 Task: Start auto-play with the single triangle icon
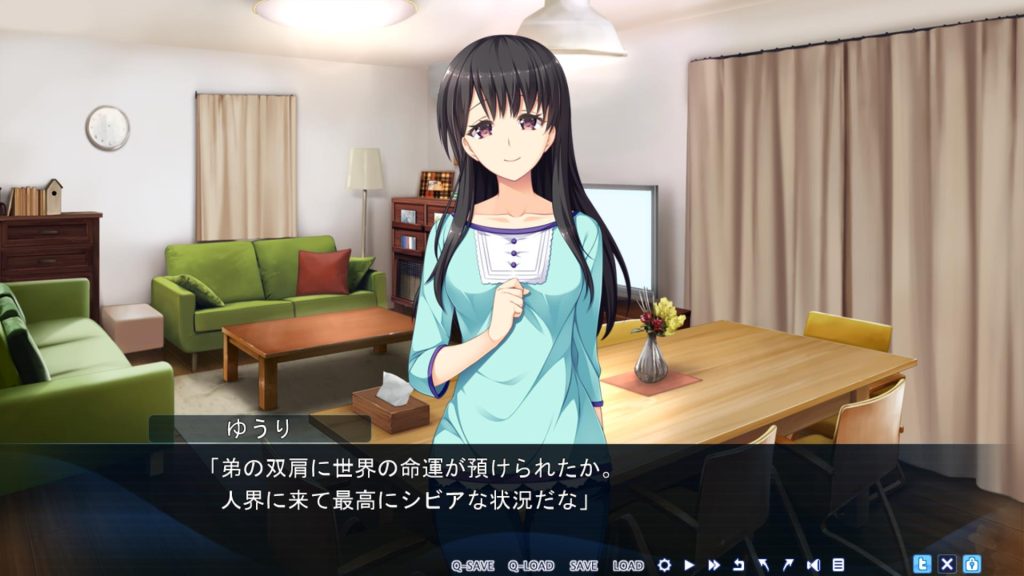[689, 565]
